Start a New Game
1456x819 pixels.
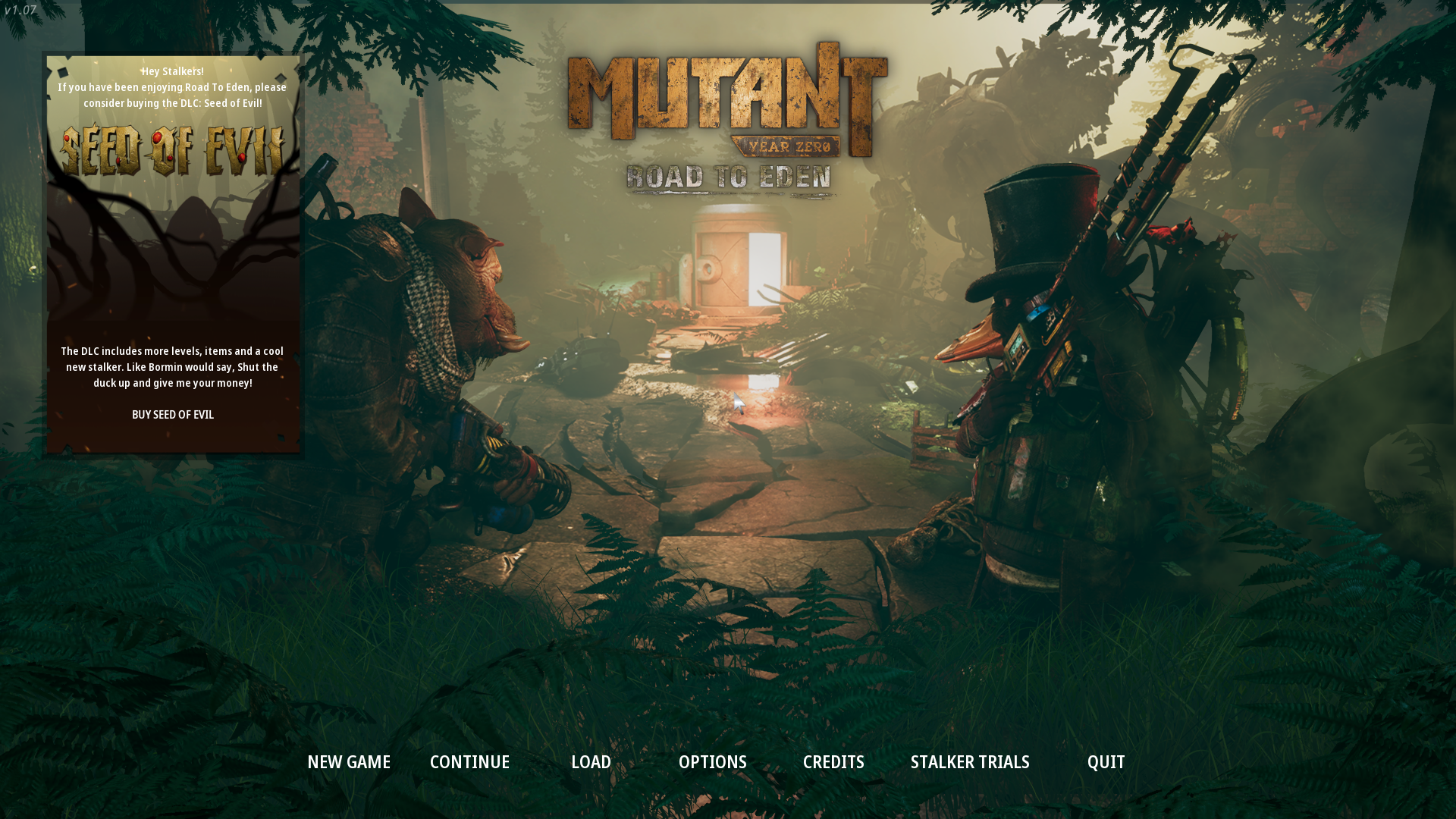(x=349, y=762)
